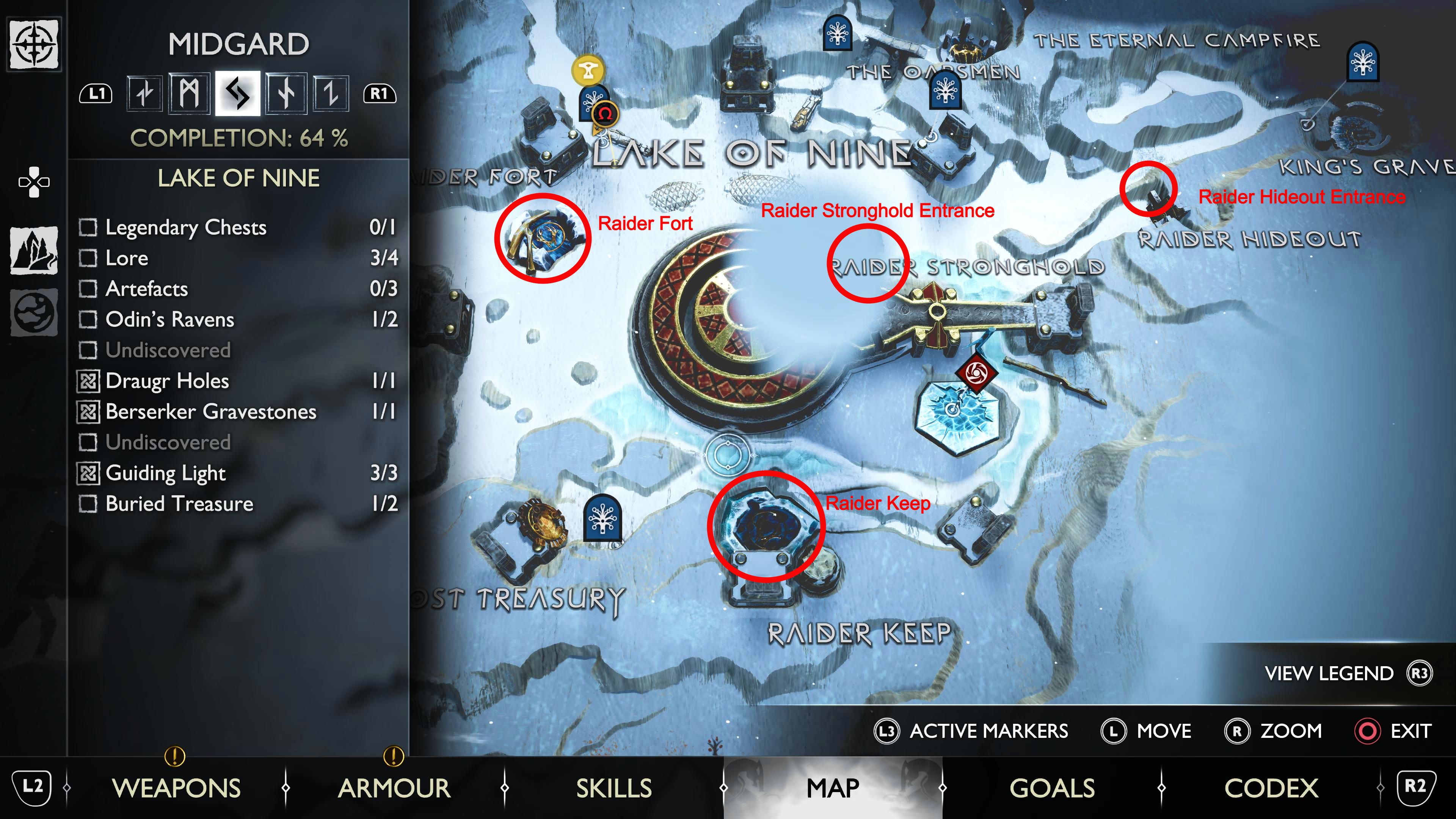
Task: Open the mountain map view icon
Action: 34,250
